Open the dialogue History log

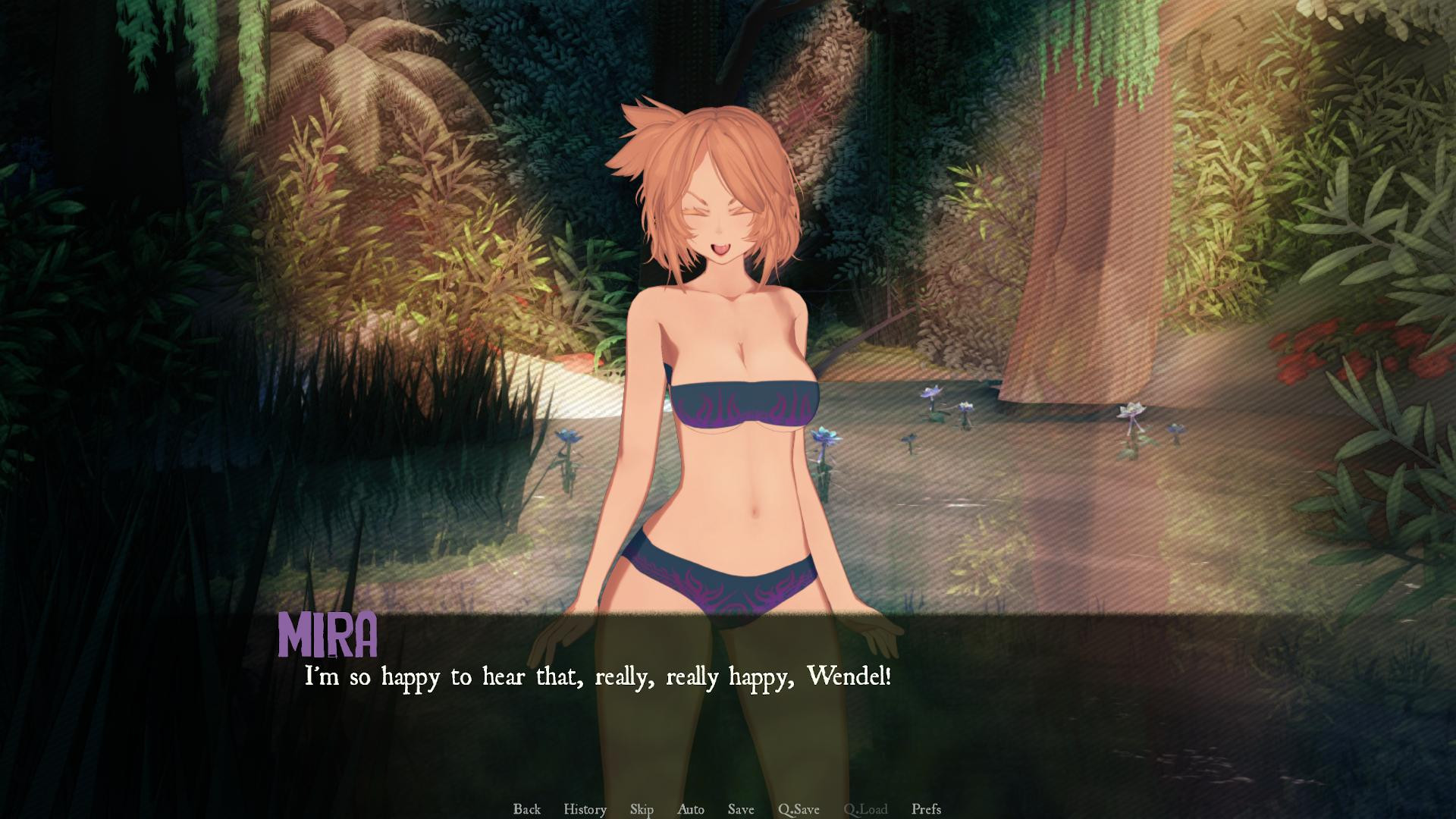tap(585, 809)
